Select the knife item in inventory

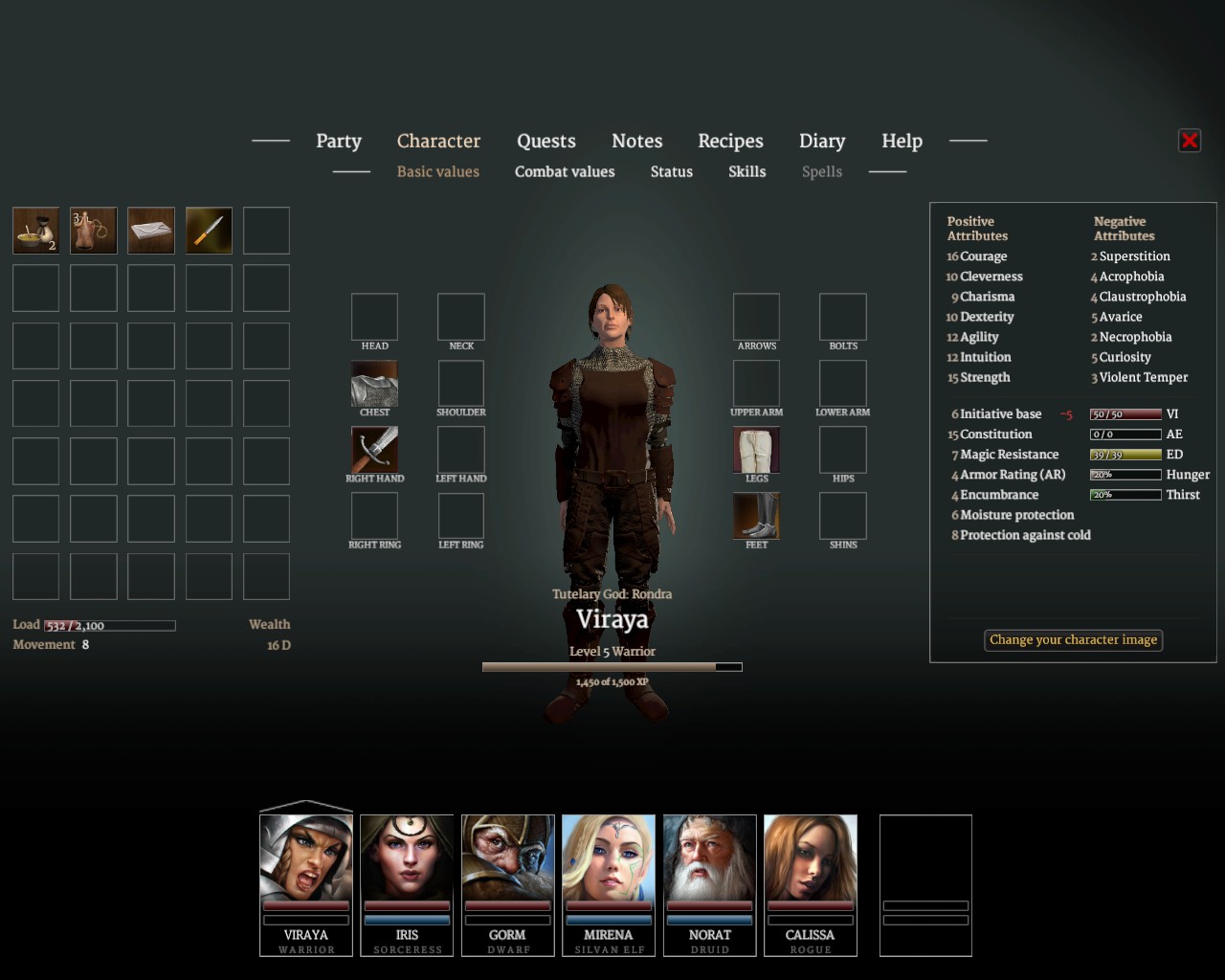tap(209, 231)
